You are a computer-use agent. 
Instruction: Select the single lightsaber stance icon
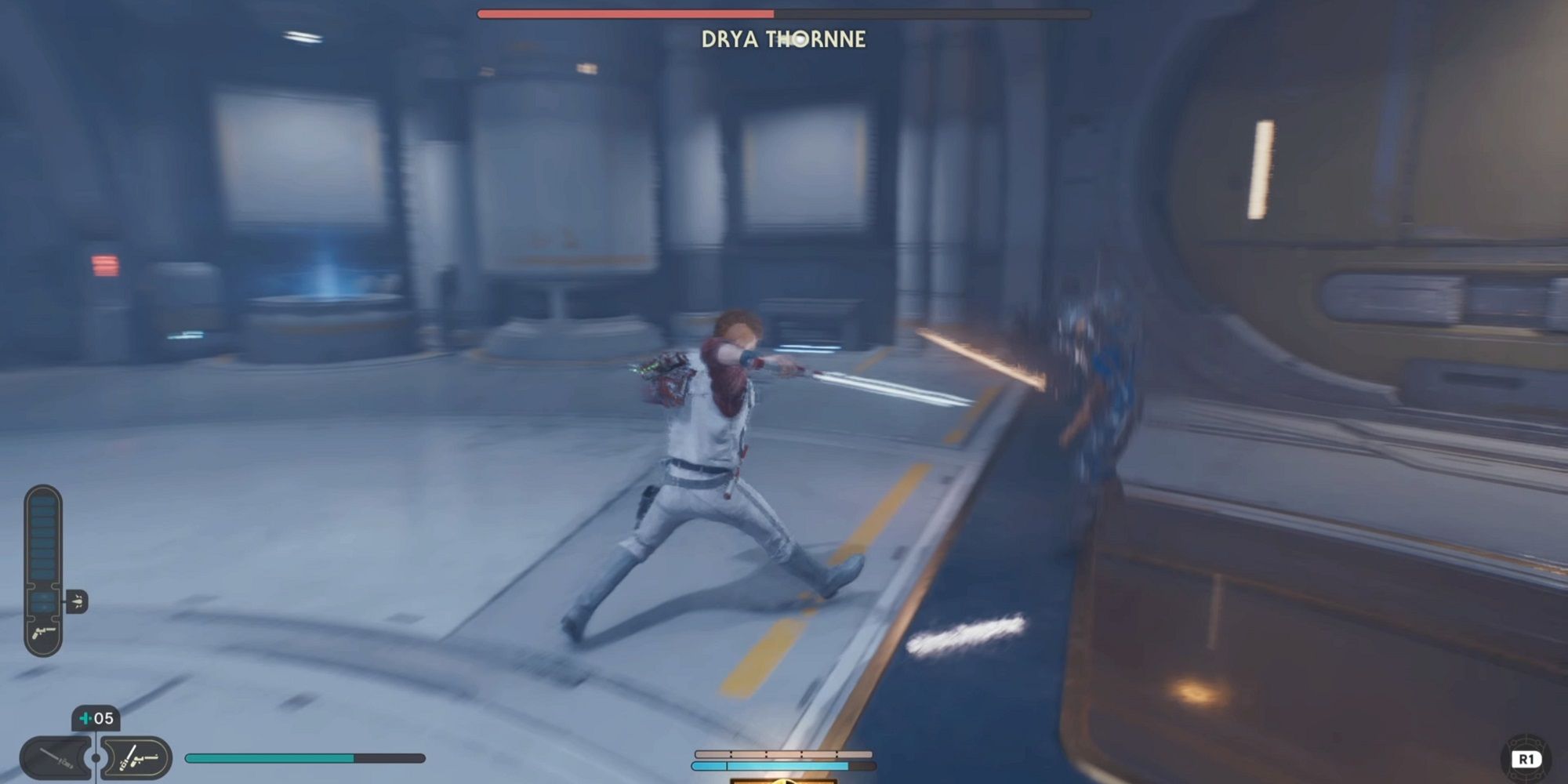53,757
